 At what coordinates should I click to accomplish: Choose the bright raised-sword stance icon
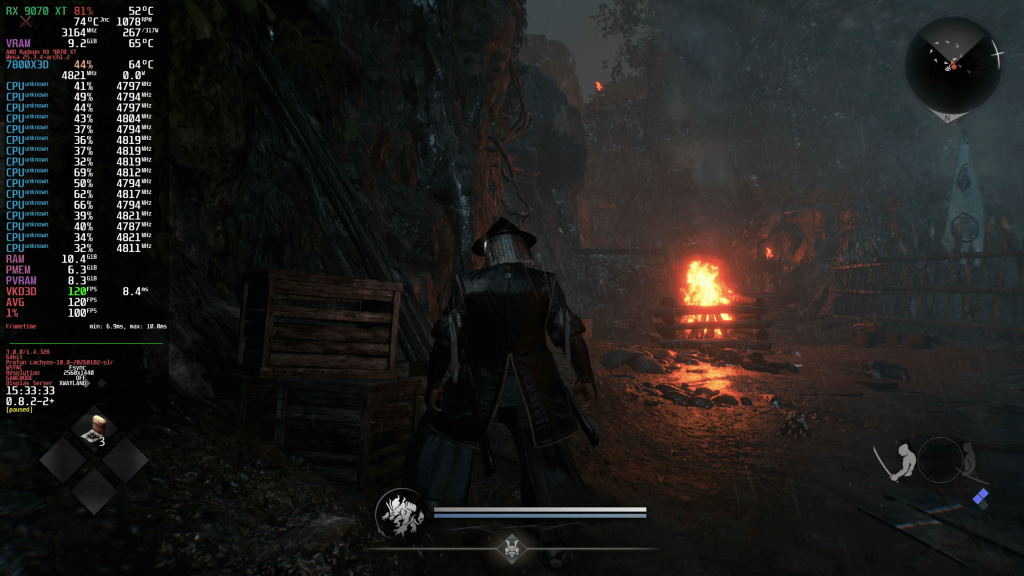tap(897, 461)
